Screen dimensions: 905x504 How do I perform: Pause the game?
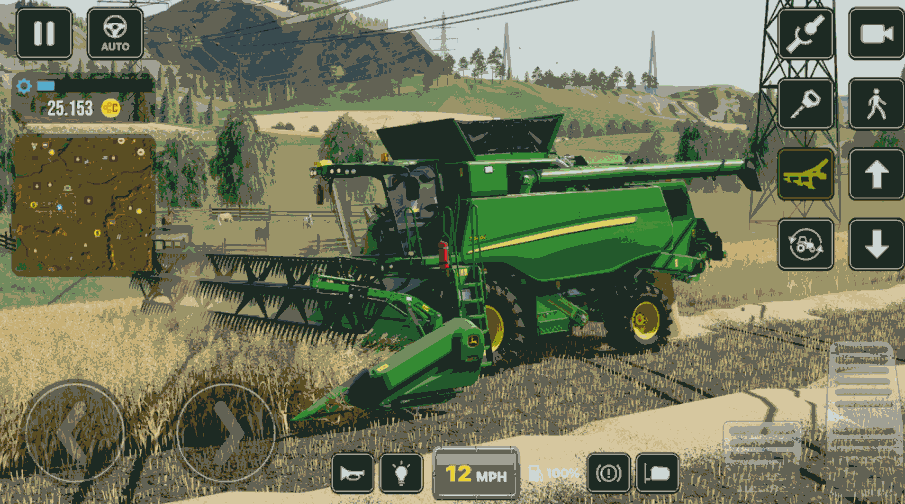44,33
